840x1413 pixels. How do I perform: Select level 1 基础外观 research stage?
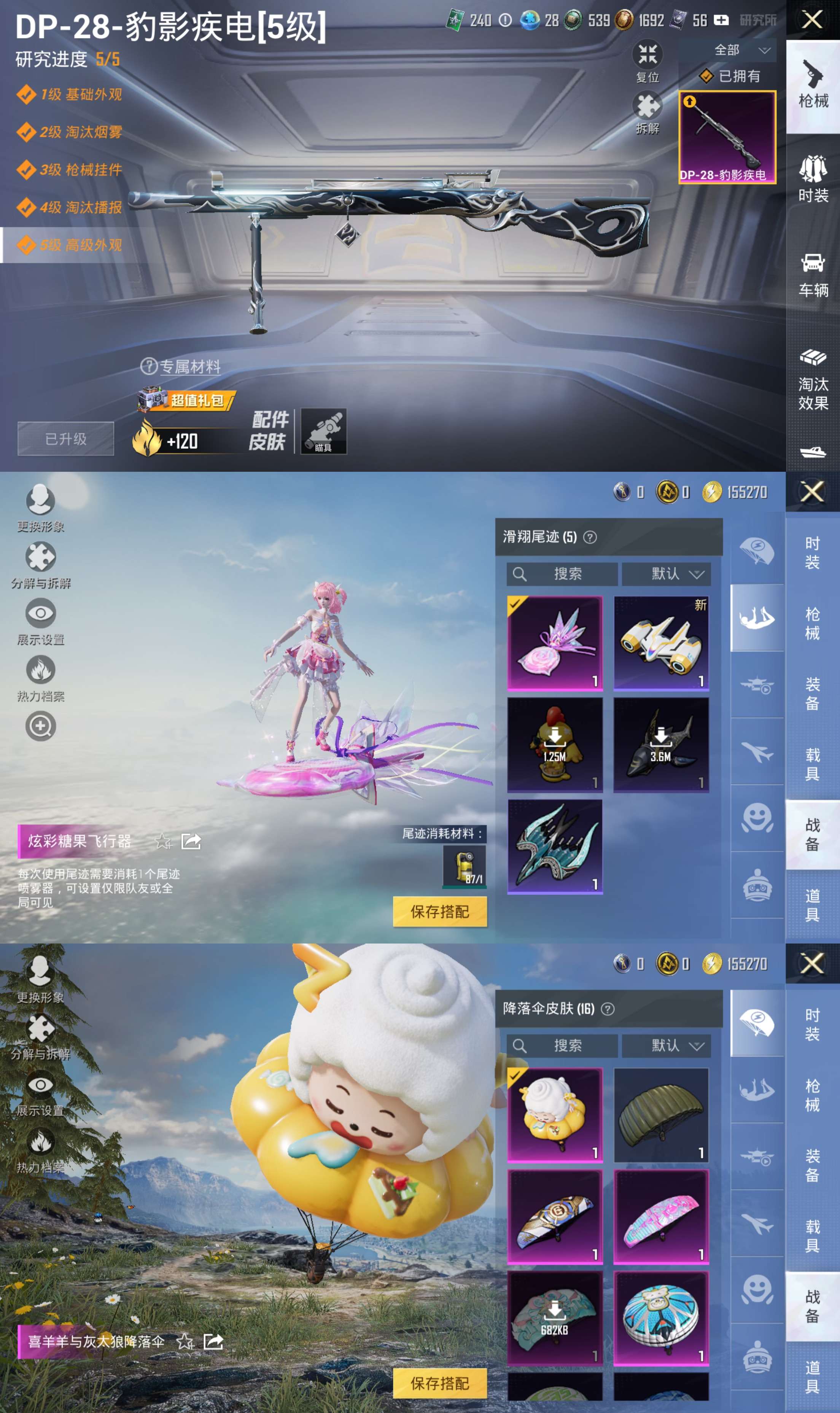[80, 94]
